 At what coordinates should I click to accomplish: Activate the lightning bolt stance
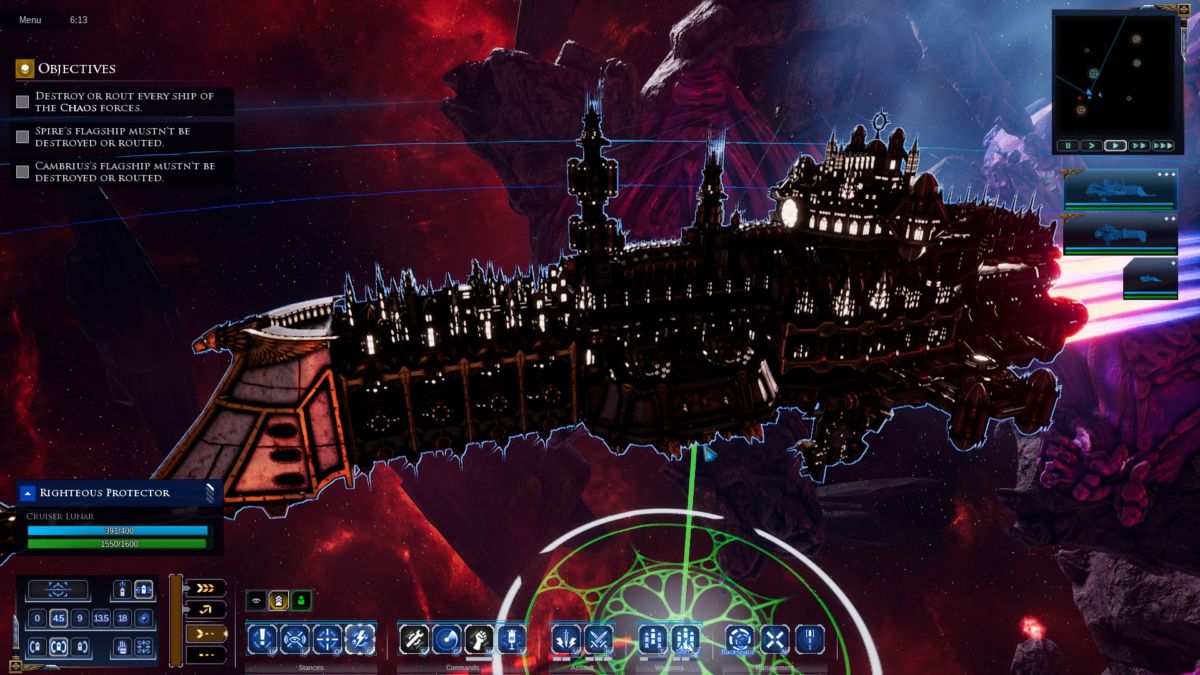click(x=360, y=638)
